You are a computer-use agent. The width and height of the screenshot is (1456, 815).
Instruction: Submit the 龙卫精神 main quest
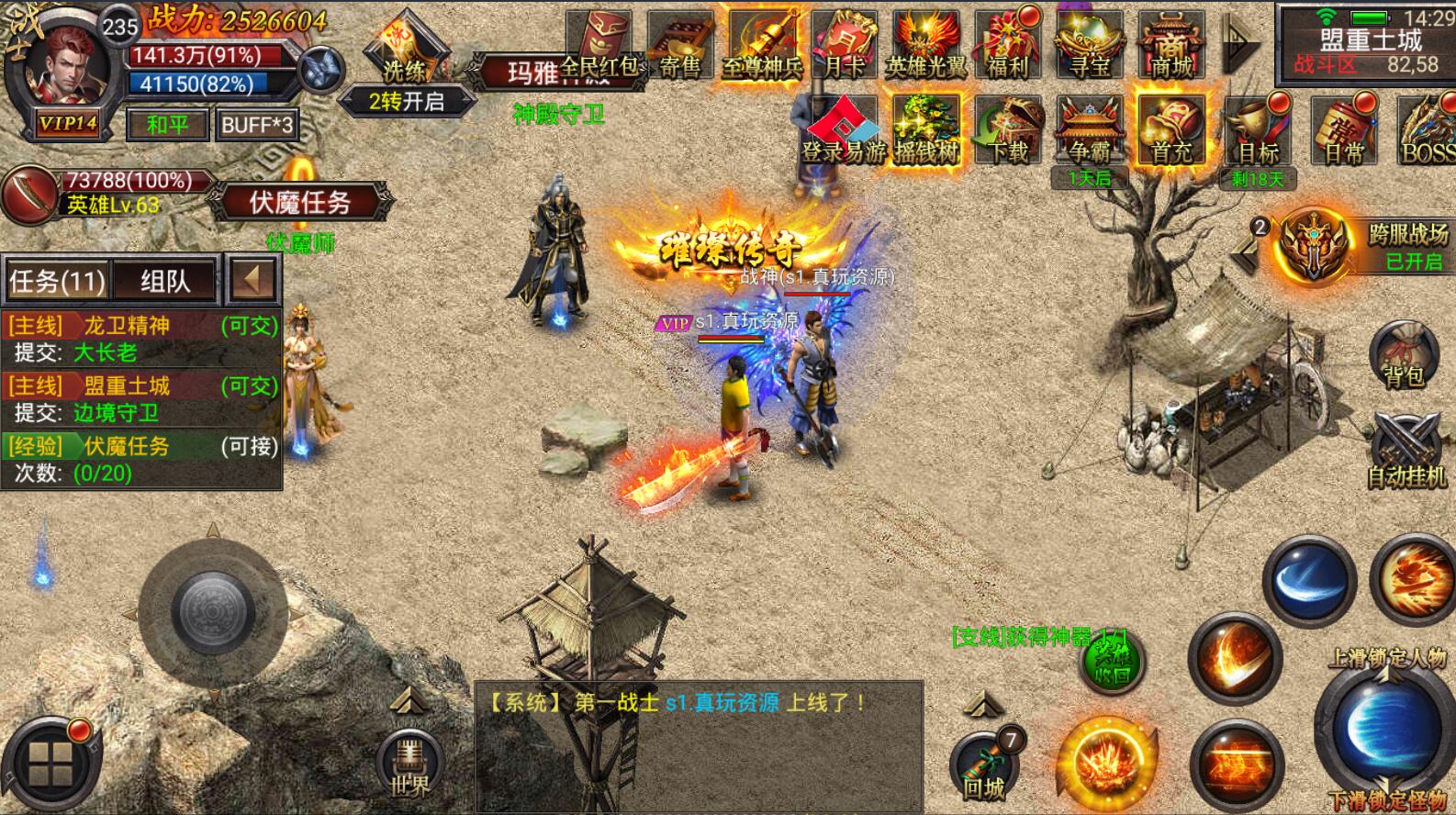point(141,338)
